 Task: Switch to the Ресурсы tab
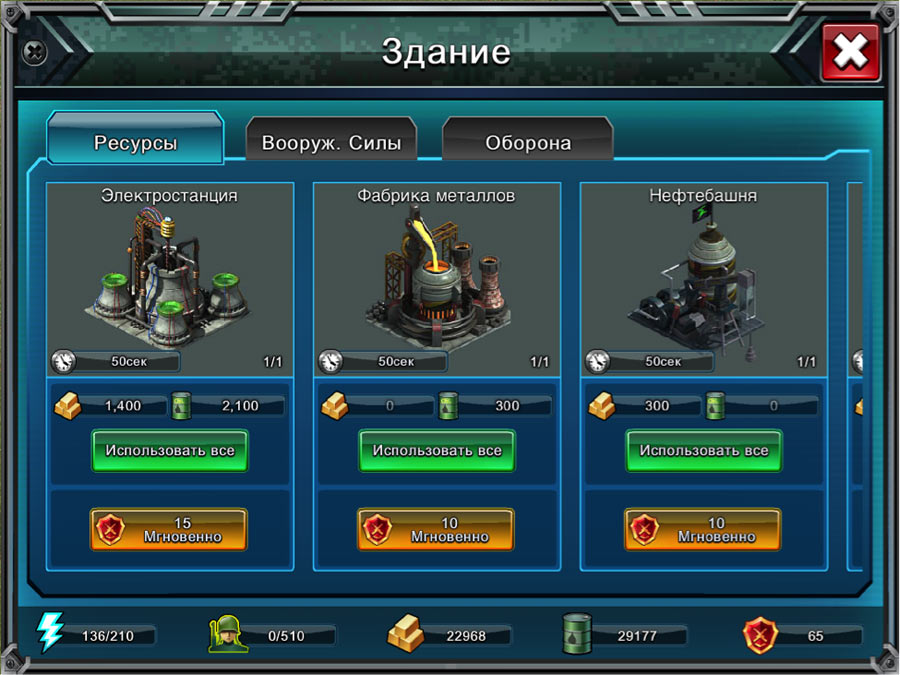pos(135,142)
